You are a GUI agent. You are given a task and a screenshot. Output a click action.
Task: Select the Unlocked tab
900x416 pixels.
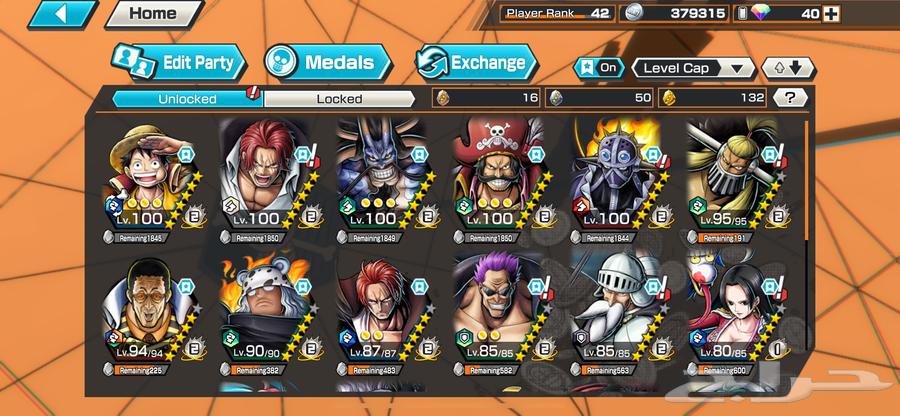[x=184, y=99]
